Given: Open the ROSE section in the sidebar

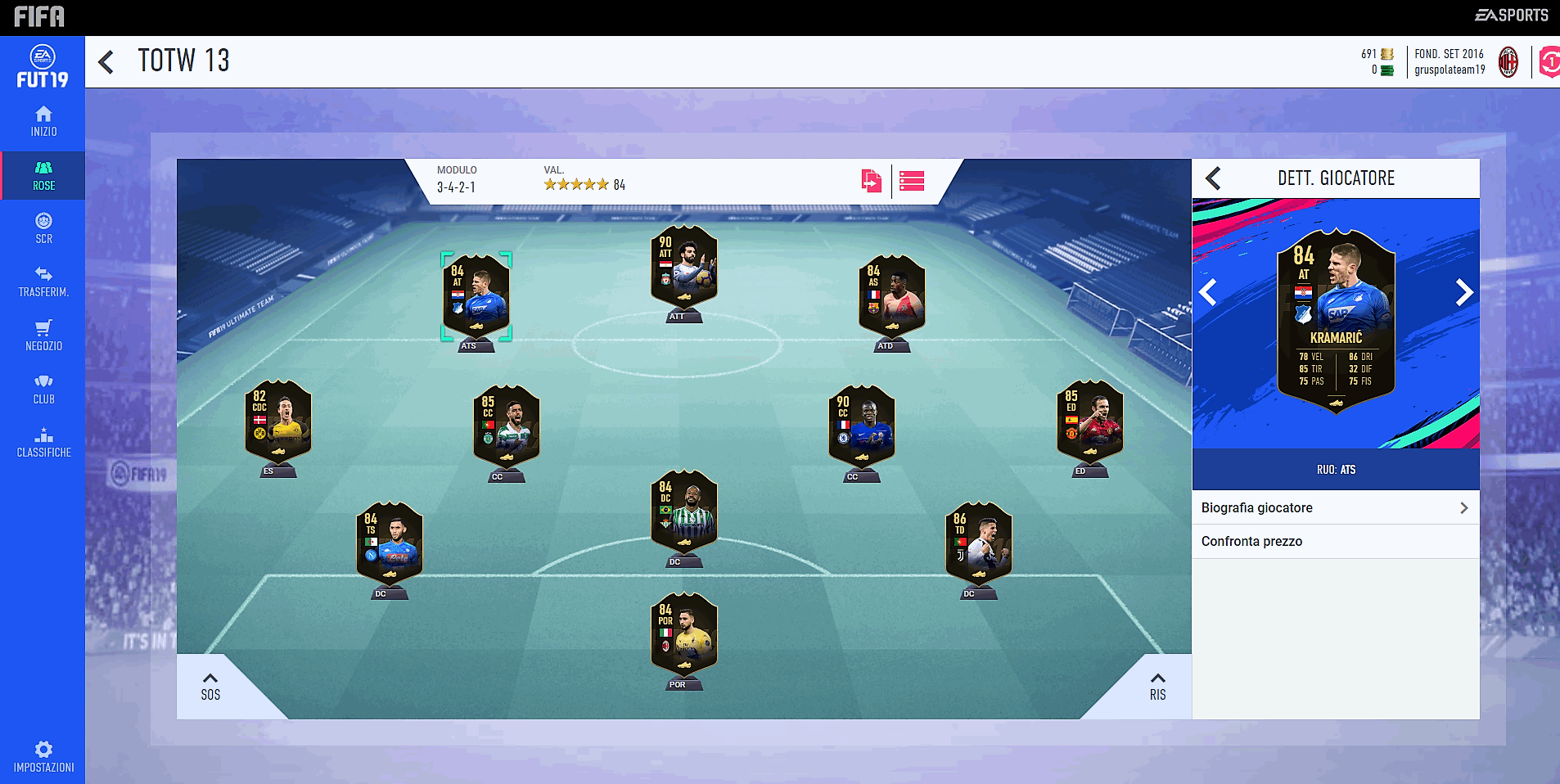Looking at the screenshot, I should click(x=43, y=175).
